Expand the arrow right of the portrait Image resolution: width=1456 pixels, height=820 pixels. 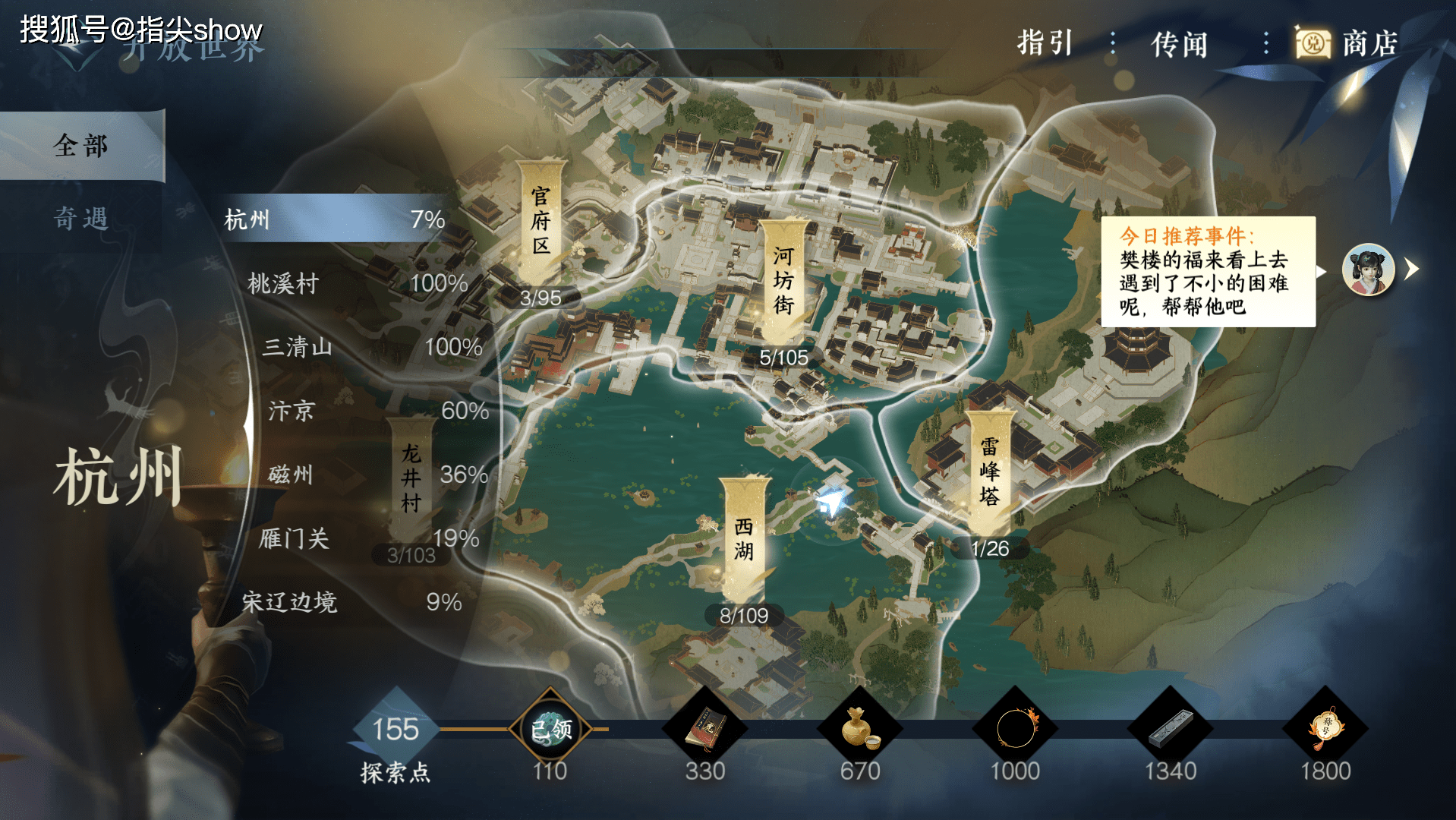pyautogui.click(x=1412, y=269)
